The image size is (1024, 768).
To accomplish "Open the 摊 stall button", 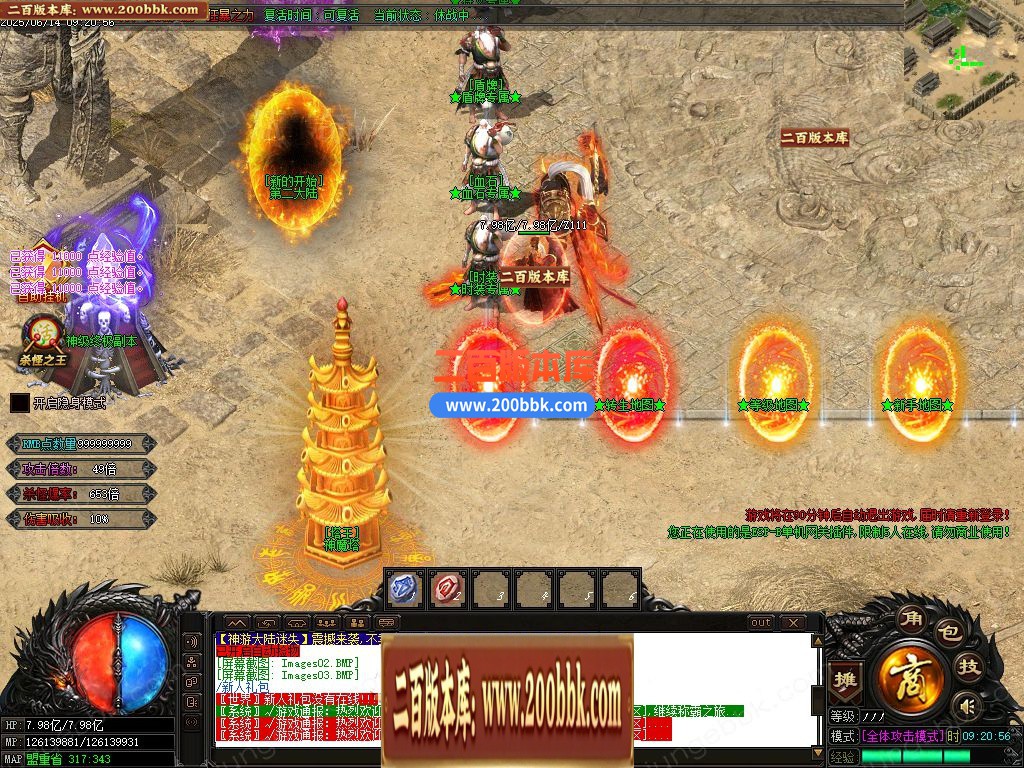I will coord(847,677).
